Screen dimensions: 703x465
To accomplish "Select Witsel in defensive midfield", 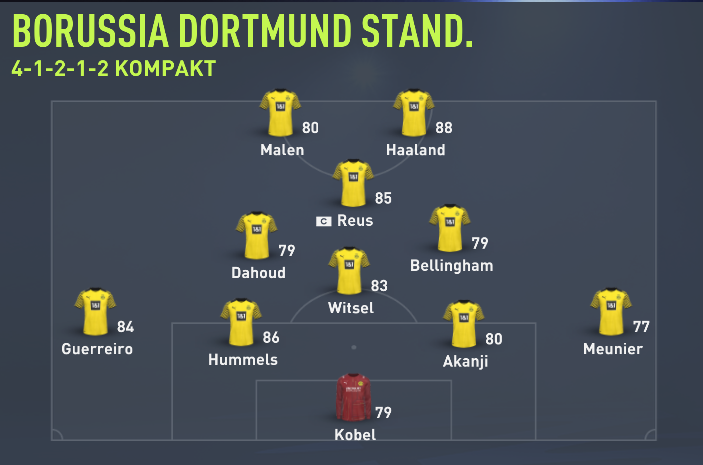I will [x=349, y=272].
